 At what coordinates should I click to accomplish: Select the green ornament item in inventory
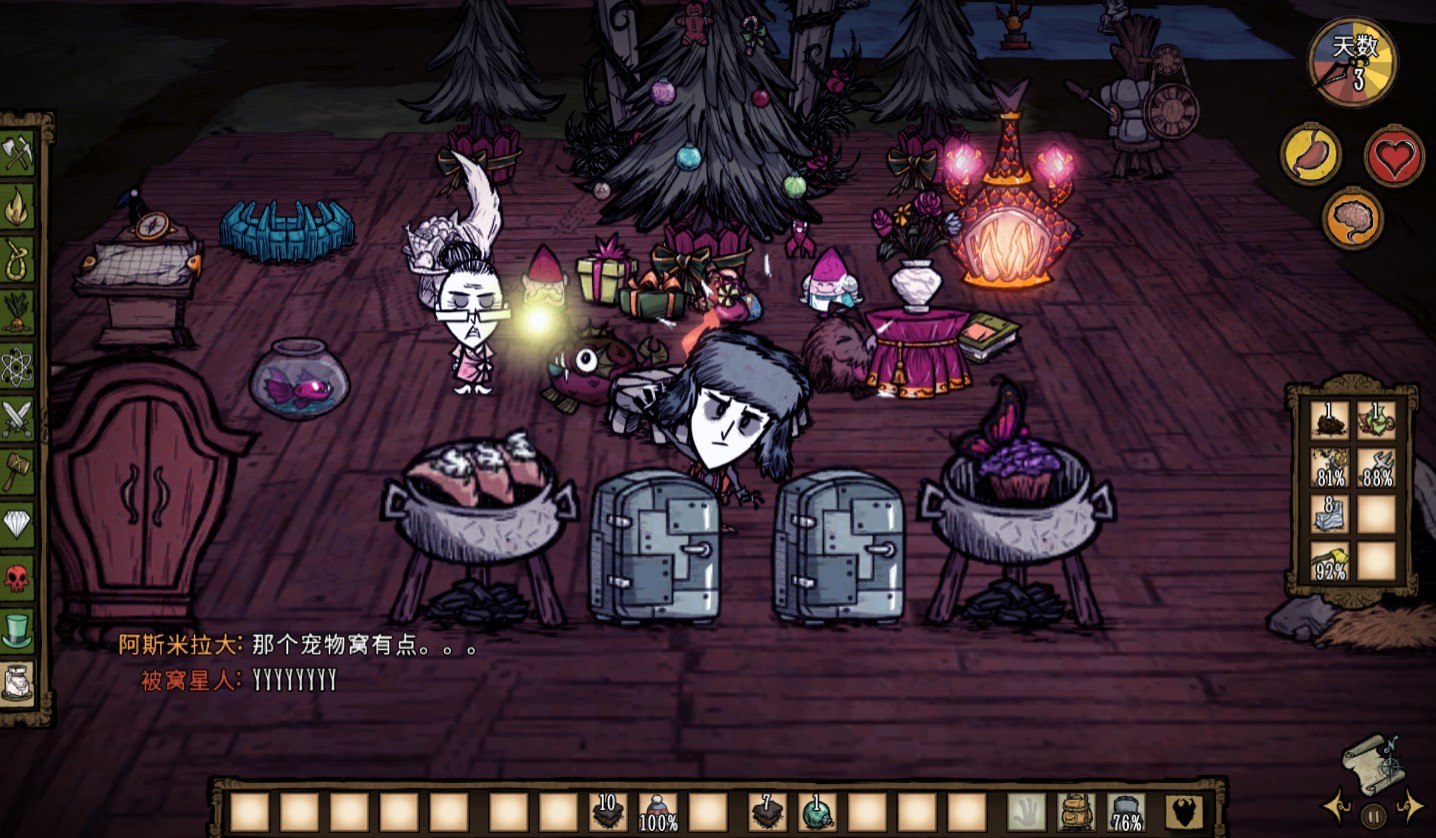pyautogui.click(x=817, y=811)
